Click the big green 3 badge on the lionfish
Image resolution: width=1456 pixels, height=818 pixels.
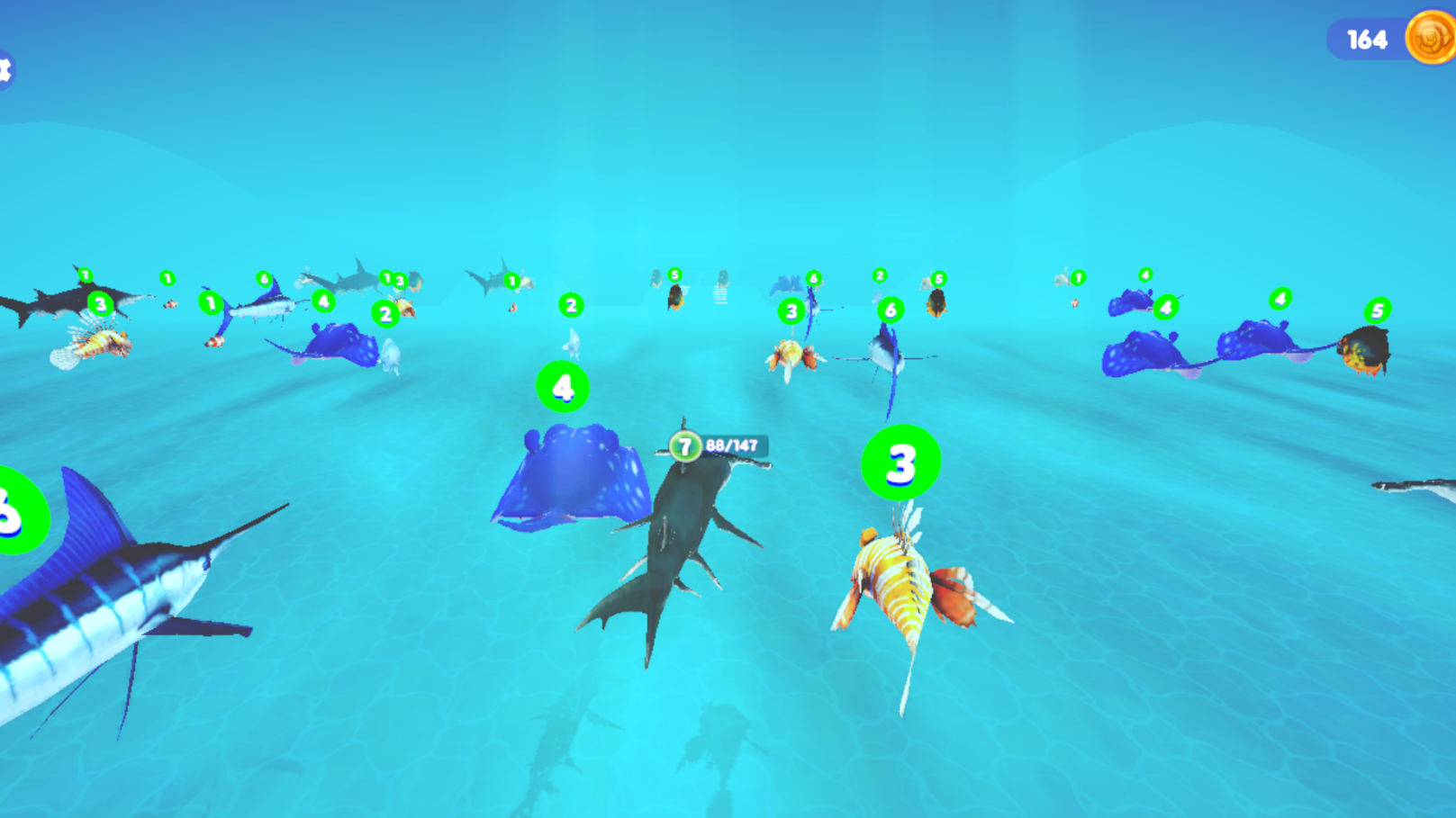click(900, 462)
